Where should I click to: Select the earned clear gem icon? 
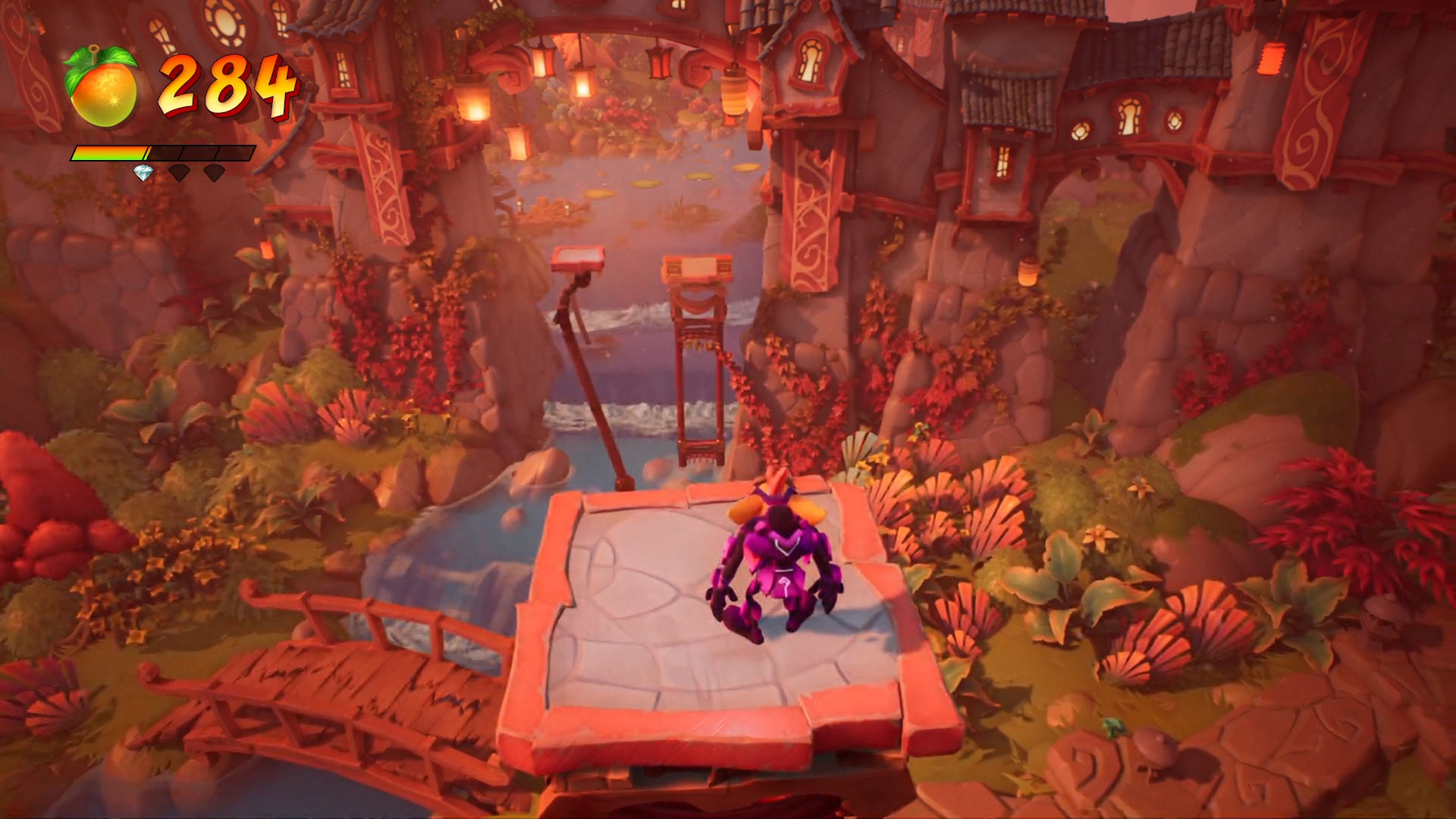point(144,173)
